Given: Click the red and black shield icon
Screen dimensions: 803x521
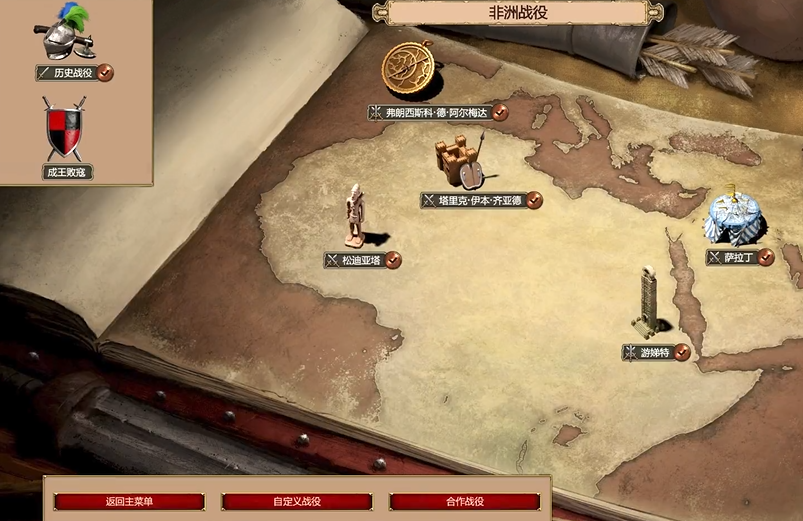Looking at the screenshot, I should [x=65, y=130].
